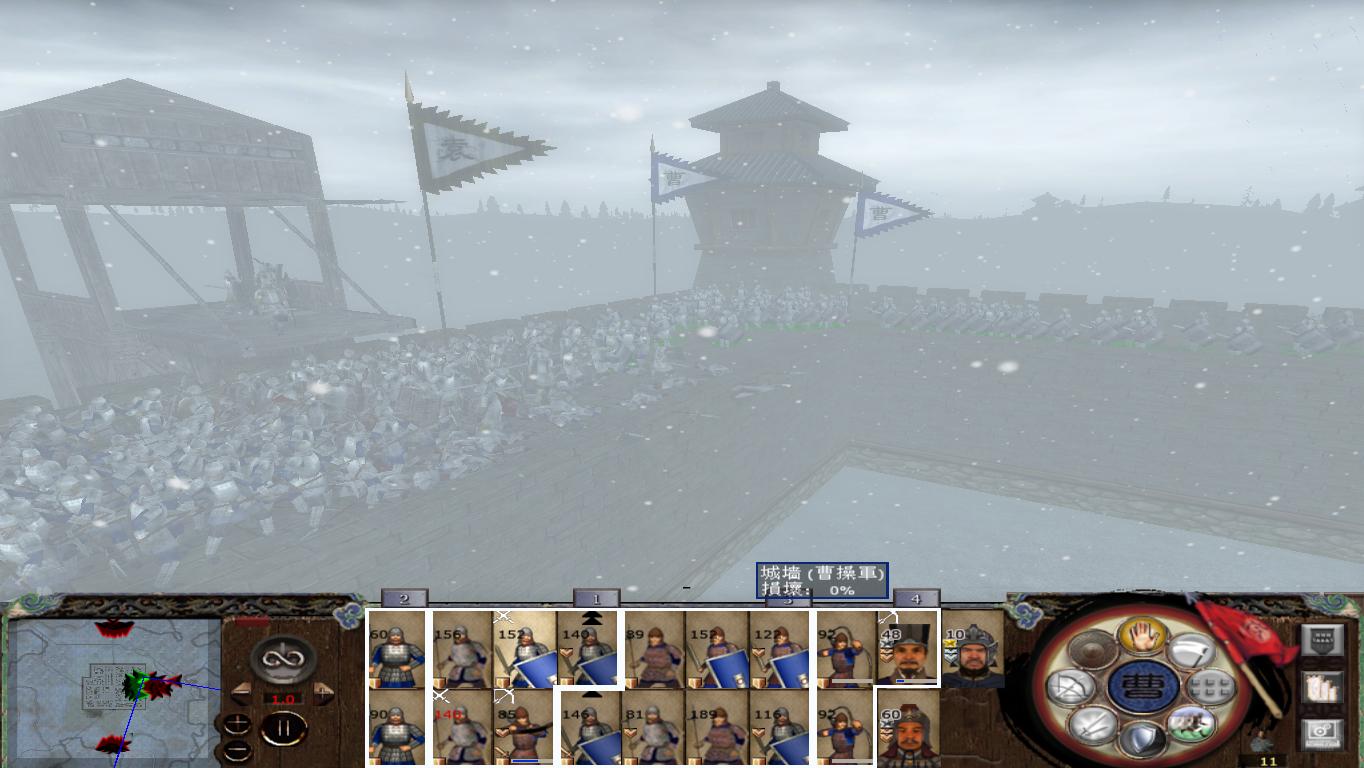Viewport: 1364px width, 768px height.
Task: Click the 1.0 speed indicator
Action: pos(282,698)
